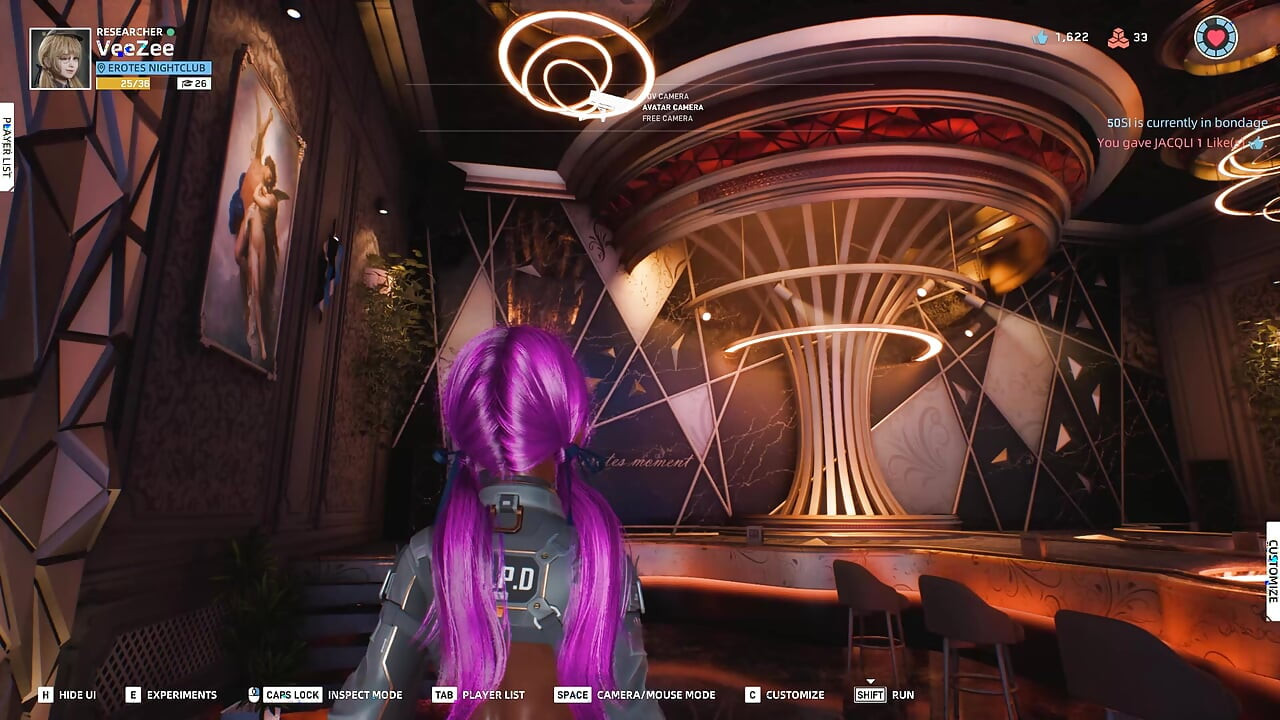Choose Free Camera mode
The image size is (1280, 720).
click(667, 118)
